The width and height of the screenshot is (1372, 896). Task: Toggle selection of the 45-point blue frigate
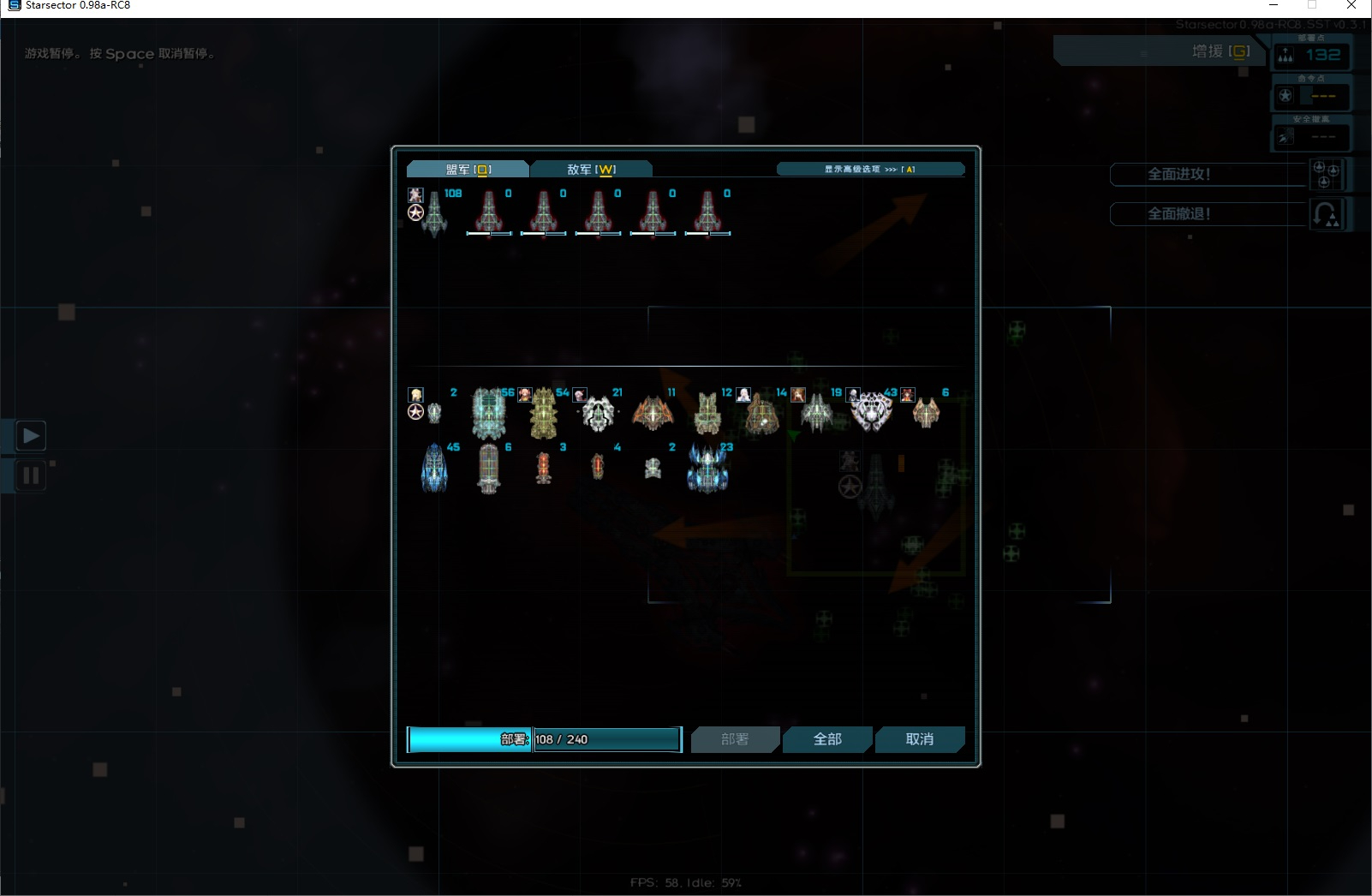pyautogui.click(x=434, y=469)
